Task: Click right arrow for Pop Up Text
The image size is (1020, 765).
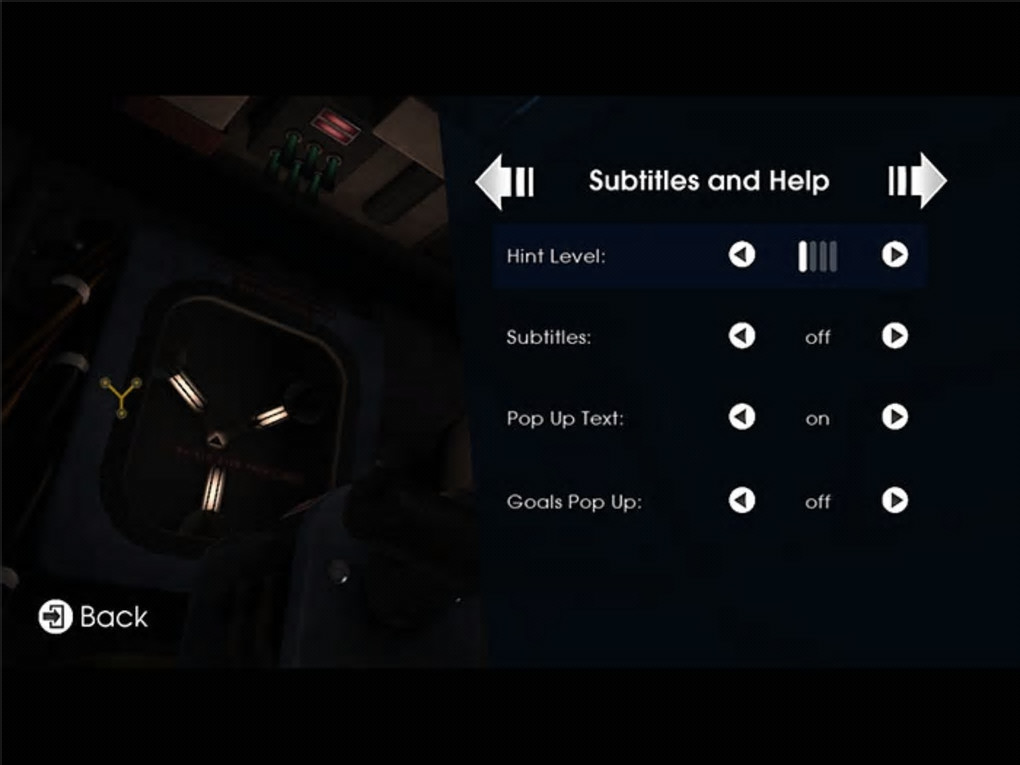Action: (894, 417)
